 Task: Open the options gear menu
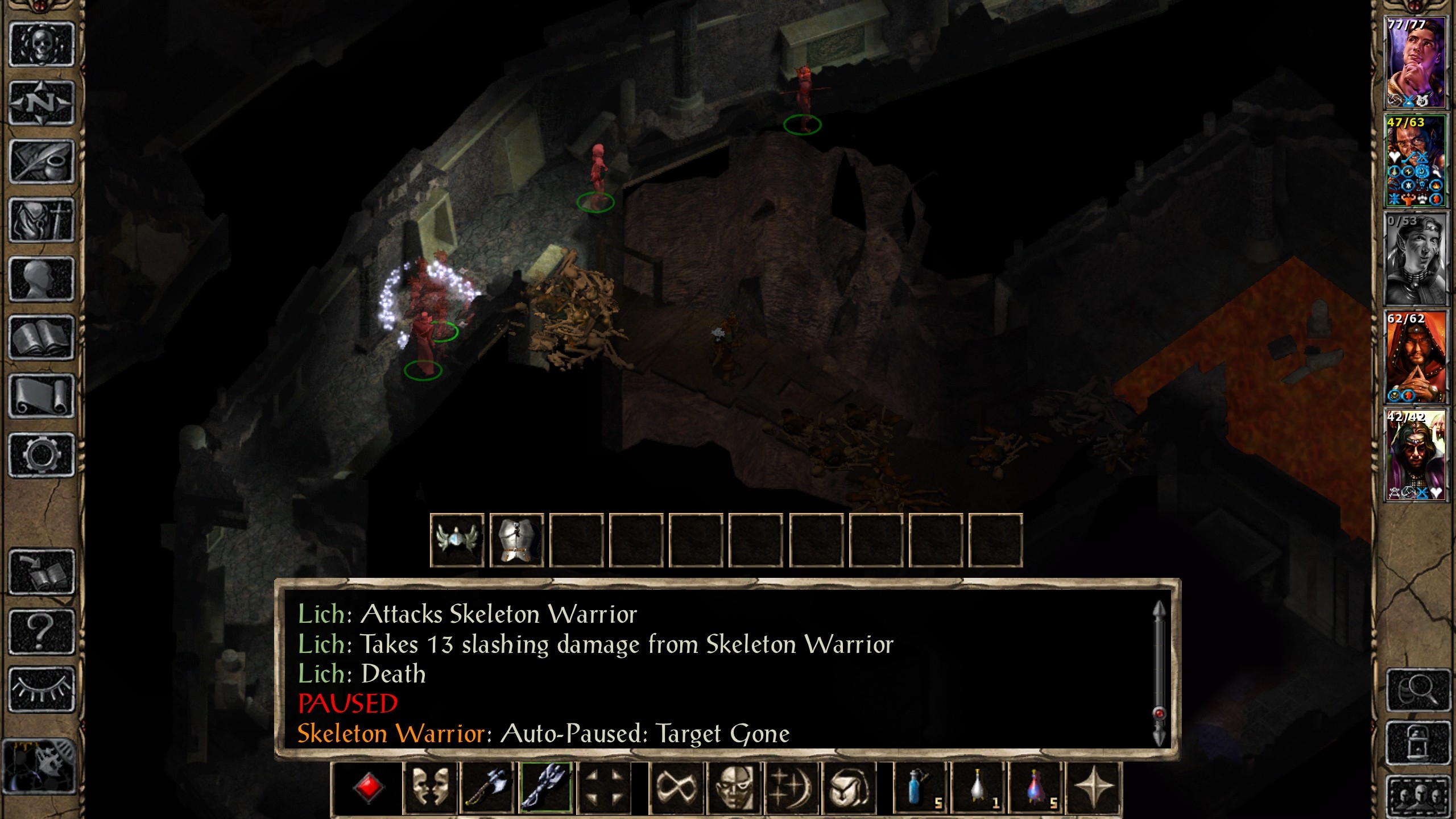pos(42,455)
